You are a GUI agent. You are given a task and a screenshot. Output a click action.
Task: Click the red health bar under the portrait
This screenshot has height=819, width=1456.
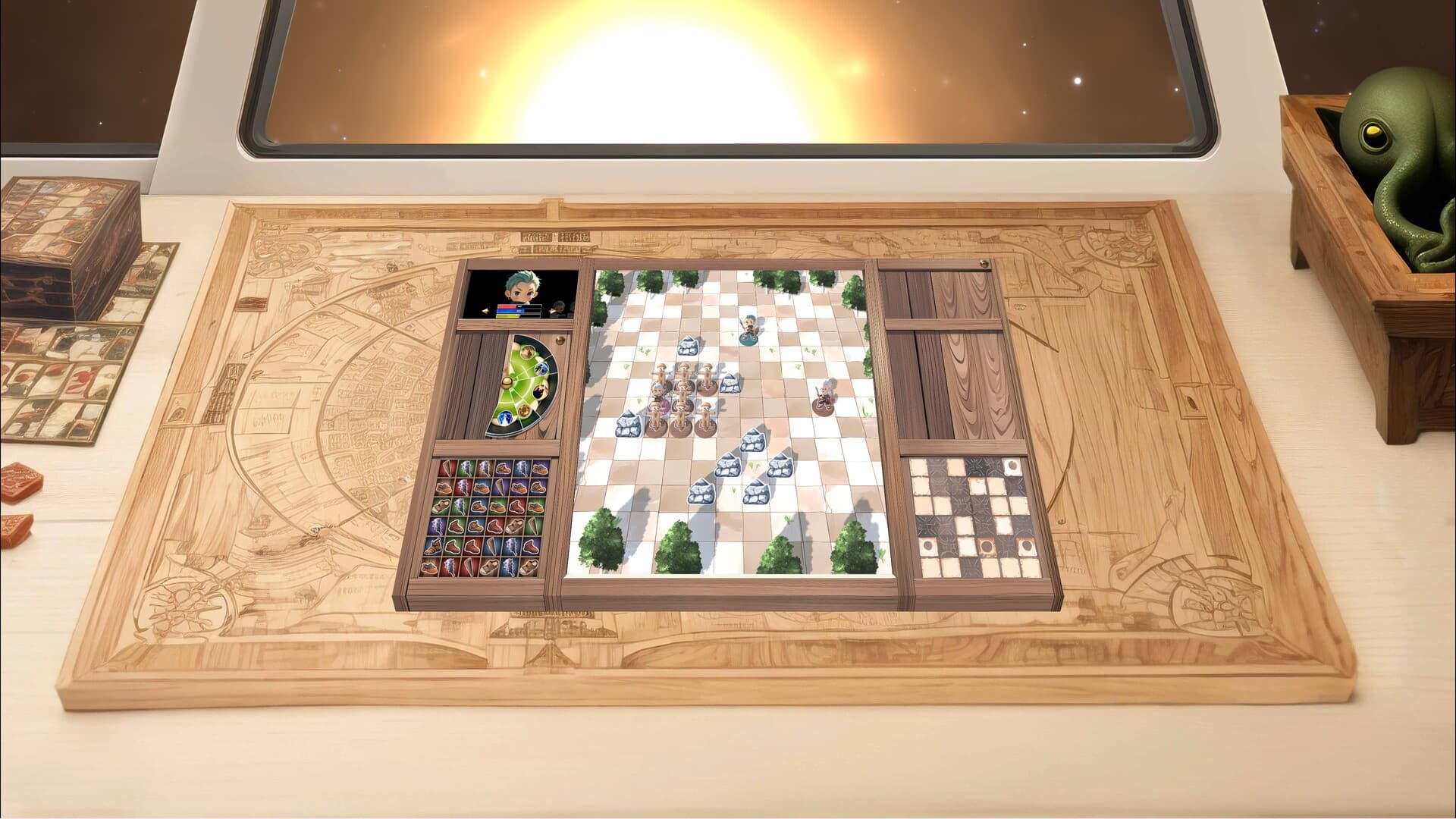508,306
